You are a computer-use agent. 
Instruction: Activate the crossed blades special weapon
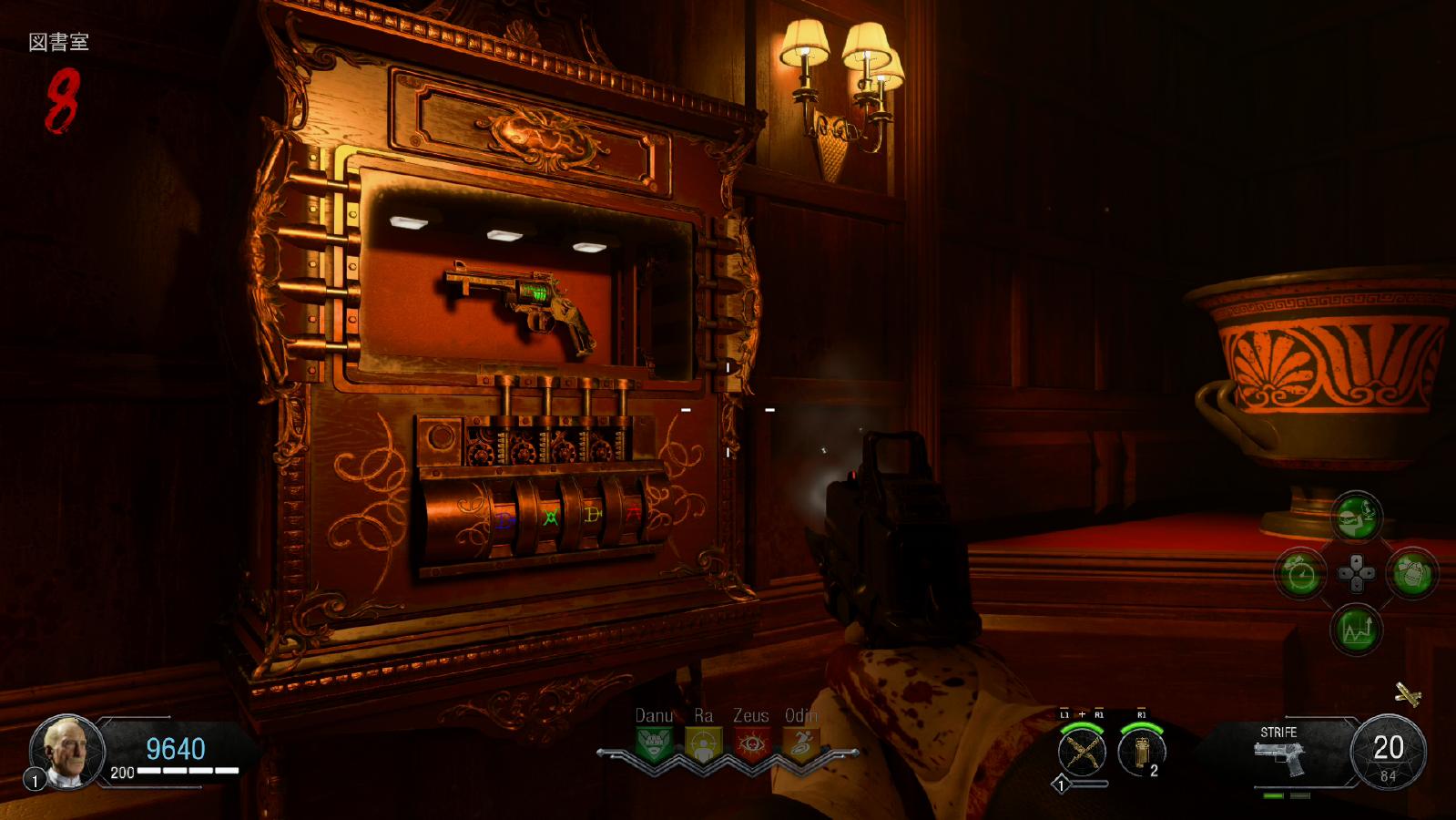1082,753
